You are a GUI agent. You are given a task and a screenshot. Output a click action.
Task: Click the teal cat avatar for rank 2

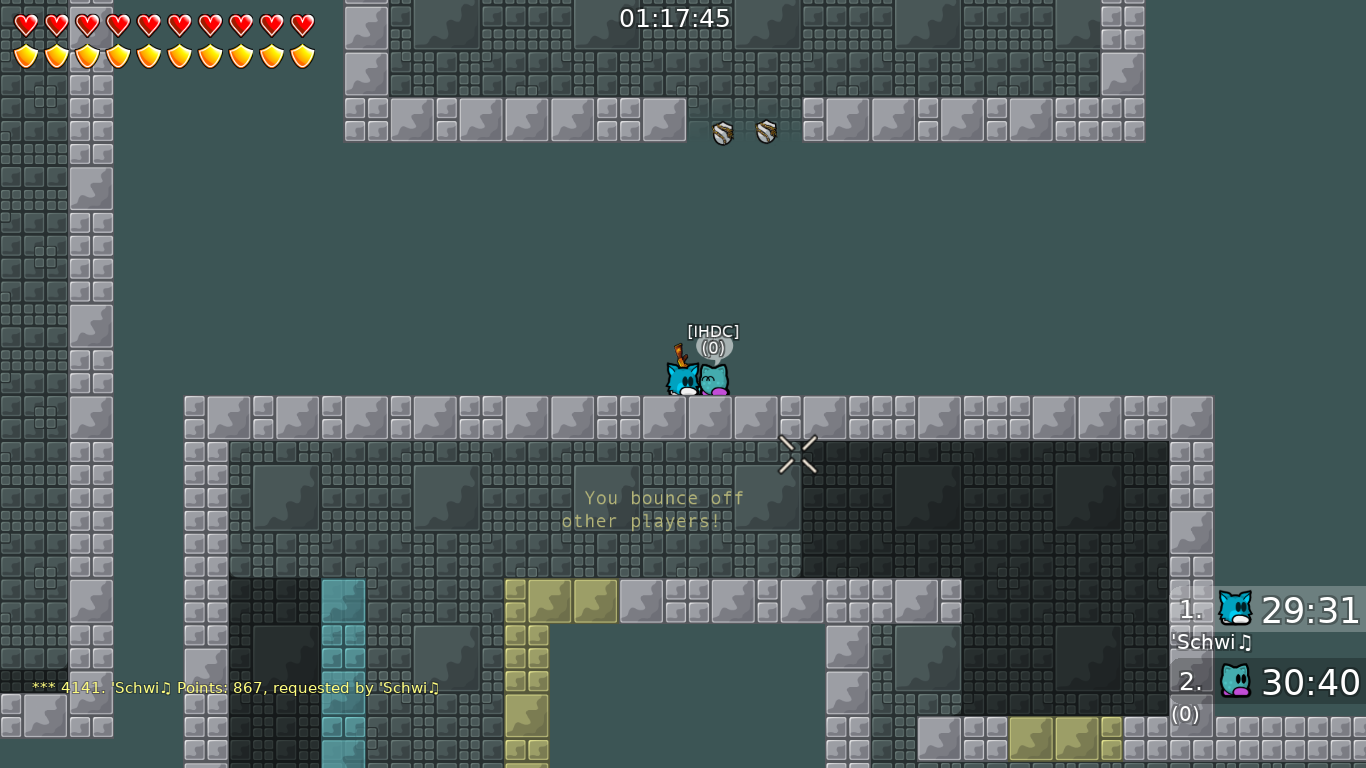[x=1235, y=678]
